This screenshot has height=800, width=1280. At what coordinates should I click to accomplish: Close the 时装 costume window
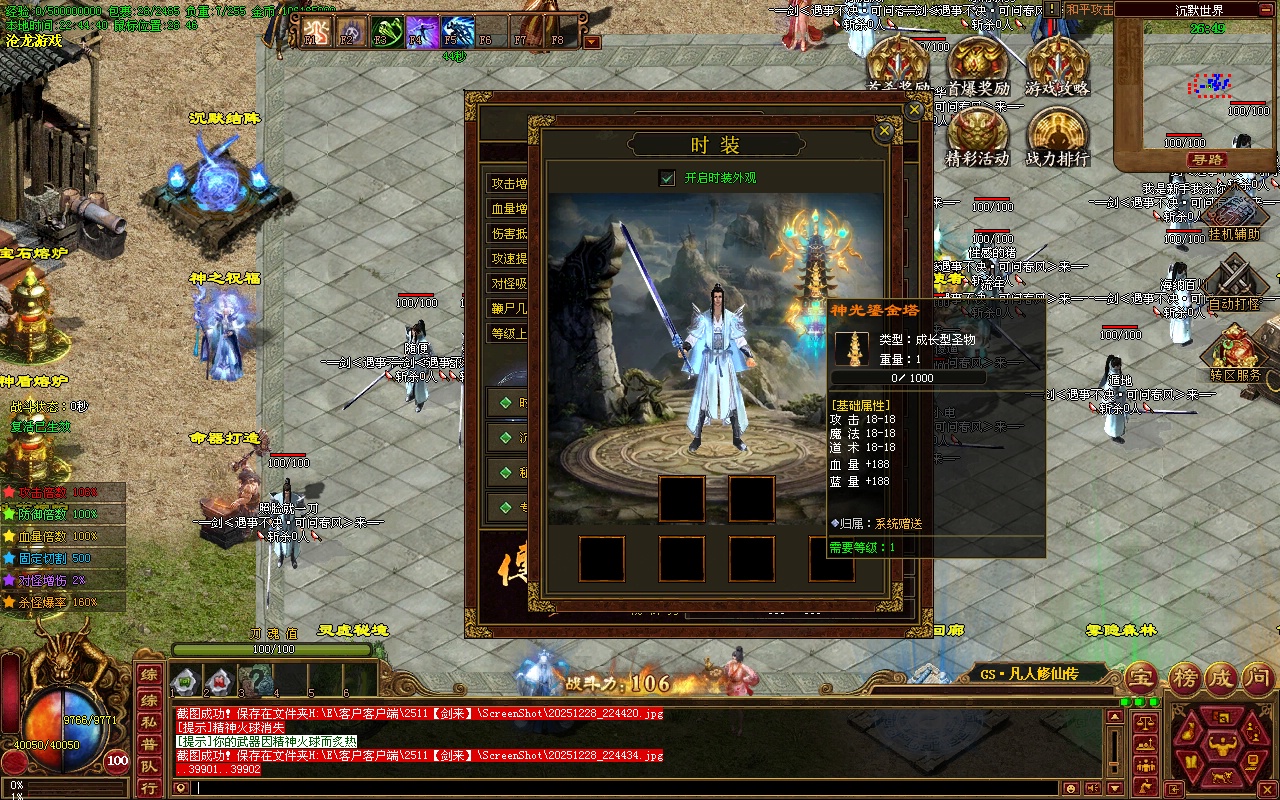point(883,131)
